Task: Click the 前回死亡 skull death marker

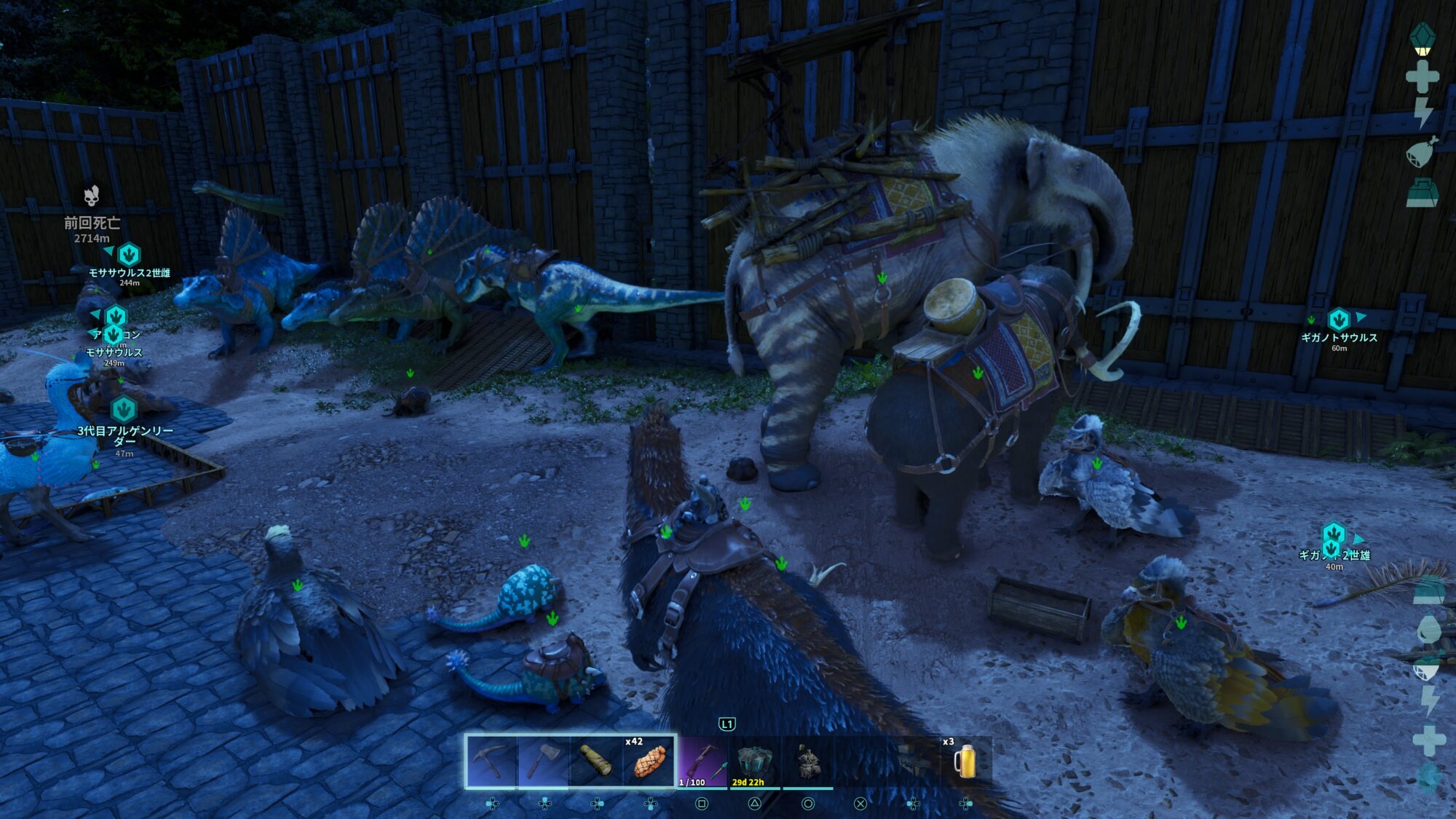Action: click(91, 197)
